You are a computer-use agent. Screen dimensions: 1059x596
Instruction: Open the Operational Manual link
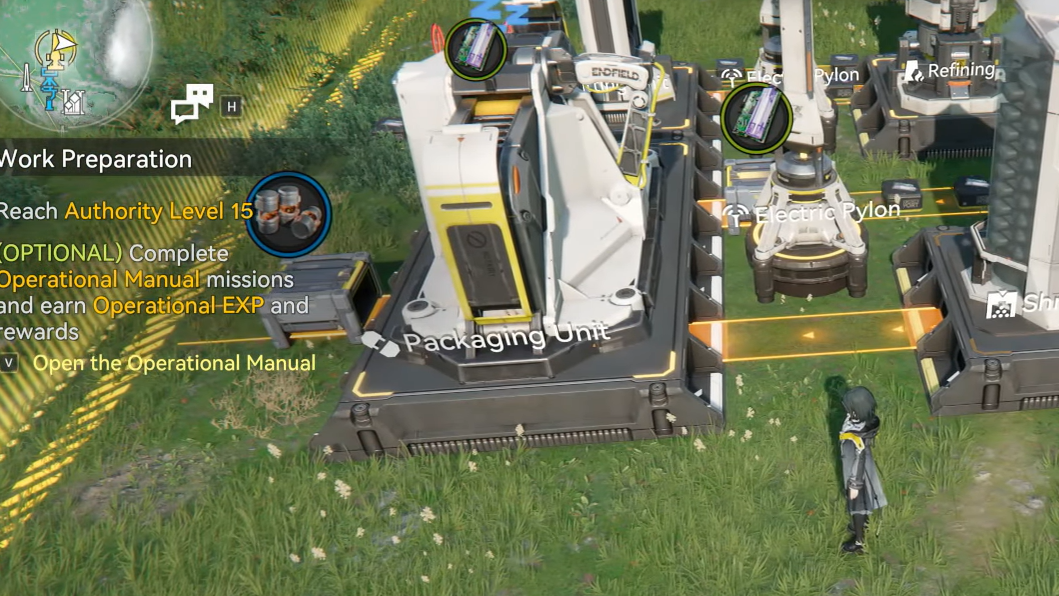pyautogui.click(x=174, y=363)
